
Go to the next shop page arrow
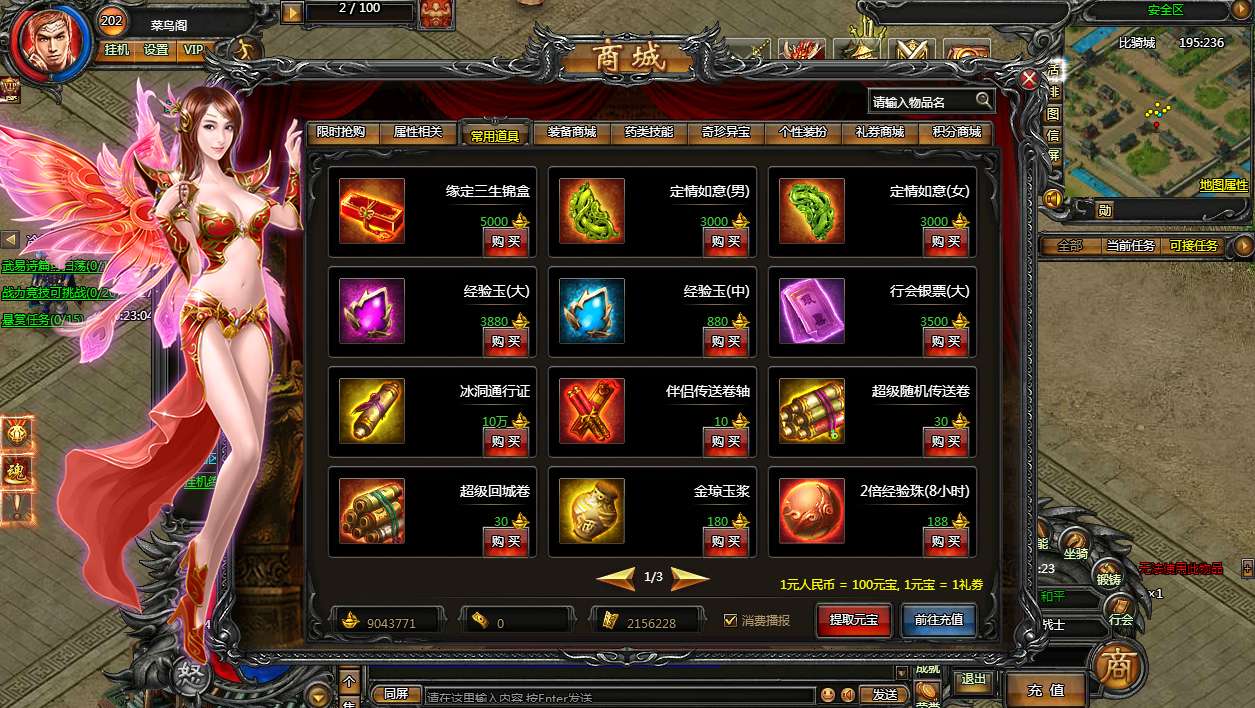[690, 578]
